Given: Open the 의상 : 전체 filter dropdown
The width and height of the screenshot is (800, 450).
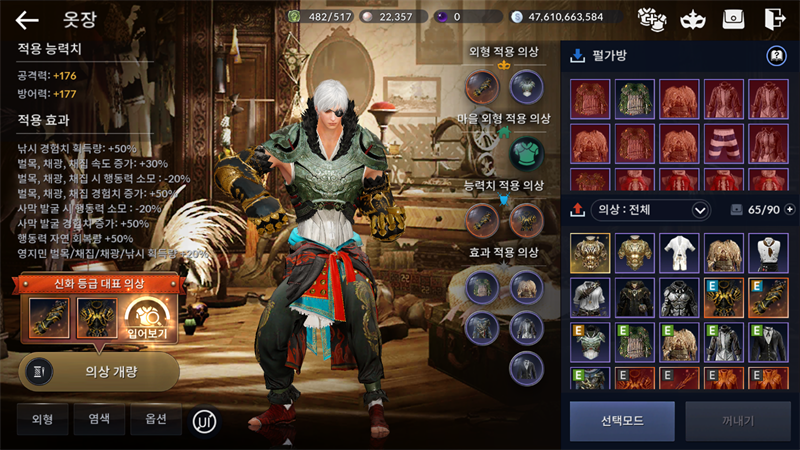Looking at the screenshot, I should 651,210.
